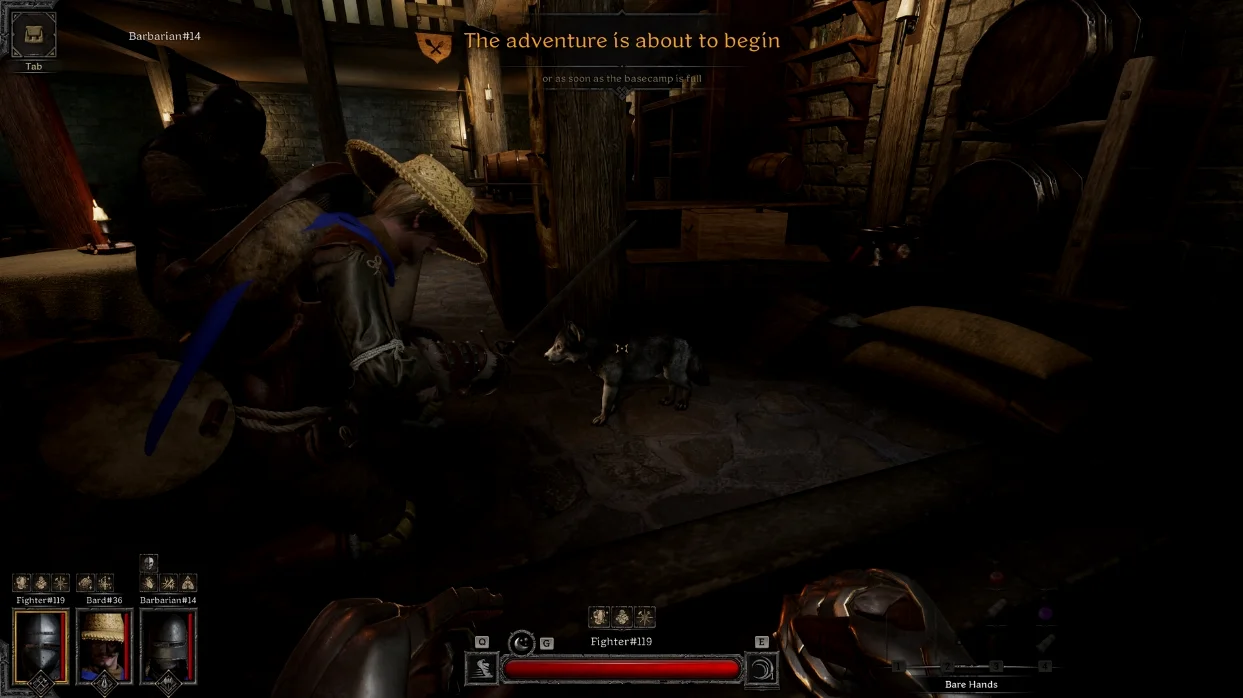Click the crossed utensils shield icon
This screenshot has width=1243, height=698.
point(434,45)
